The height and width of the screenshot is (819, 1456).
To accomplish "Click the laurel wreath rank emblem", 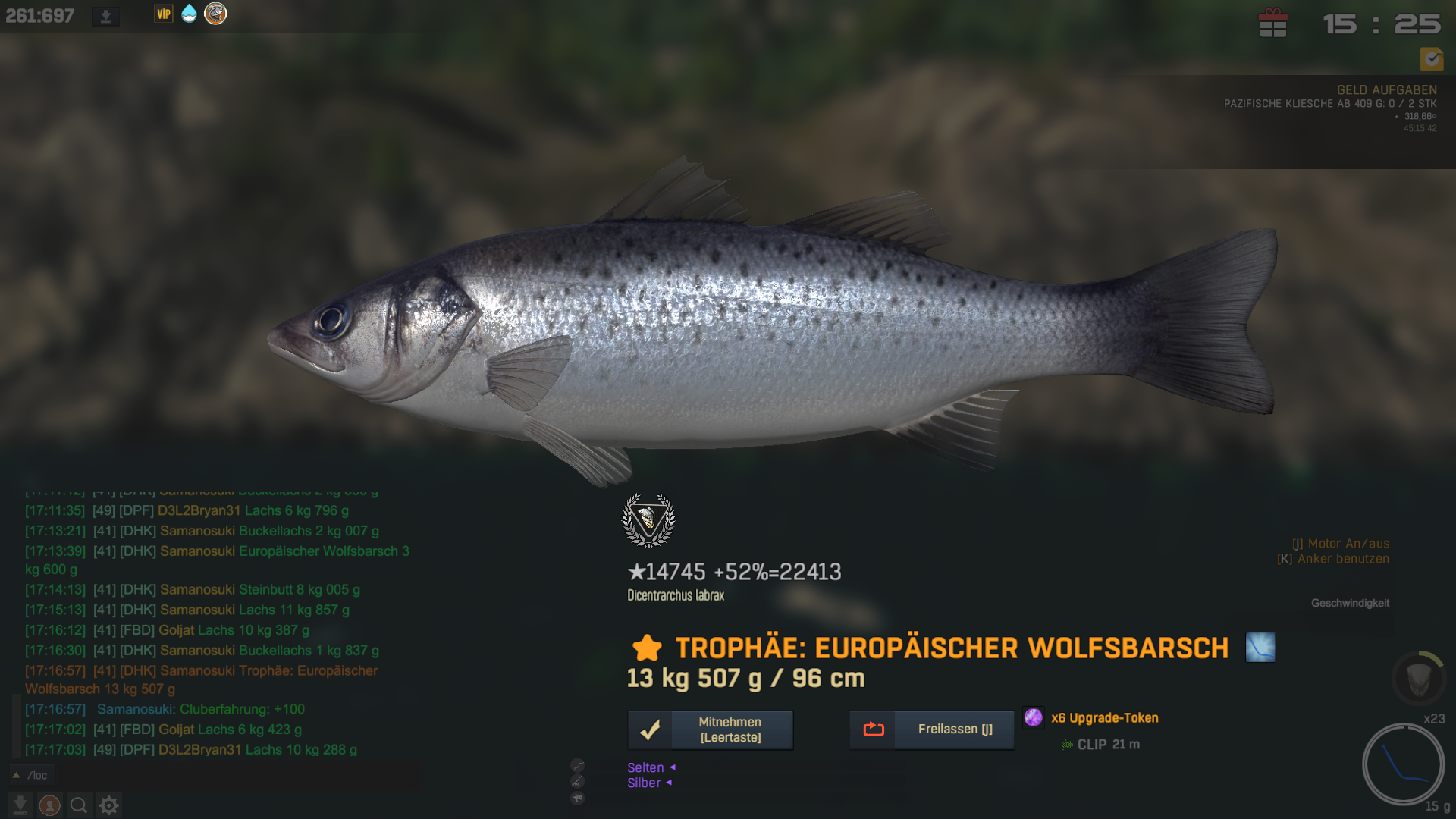I will [648, 520].
